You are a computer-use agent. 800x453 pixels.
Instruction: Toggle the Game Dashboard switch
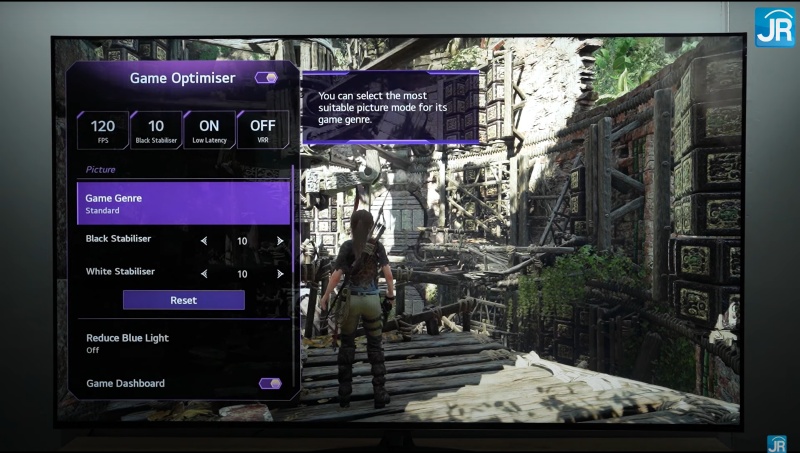(269, 383)
